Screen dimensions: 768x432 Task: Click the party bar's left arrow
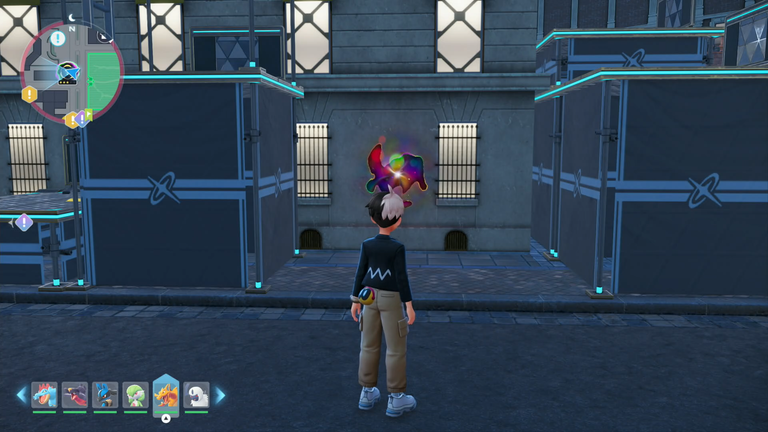(20, 396)
